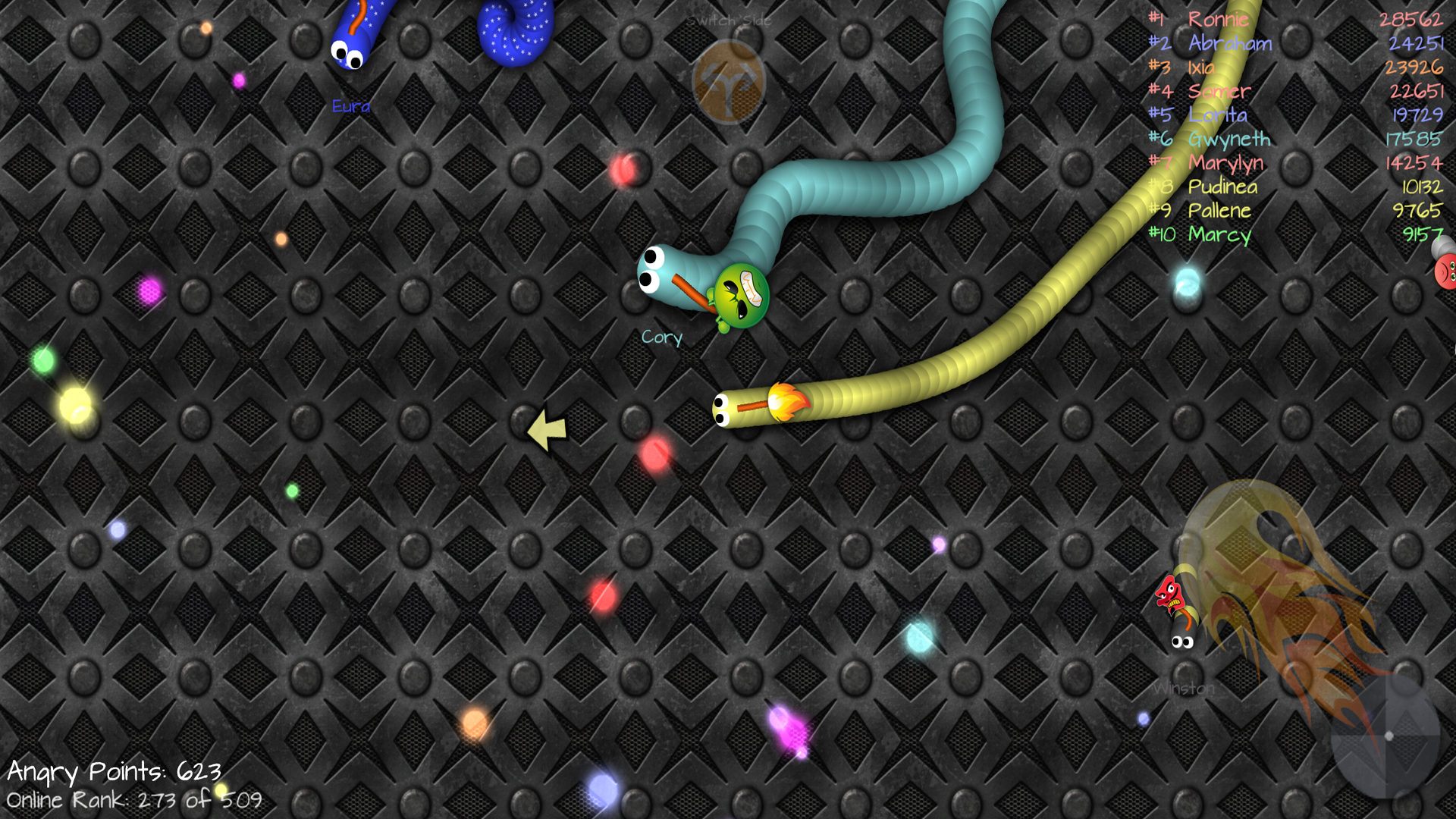Viewport: 1456px width, 819px height.
Task: Click the Cory name label
Action: 661,338
